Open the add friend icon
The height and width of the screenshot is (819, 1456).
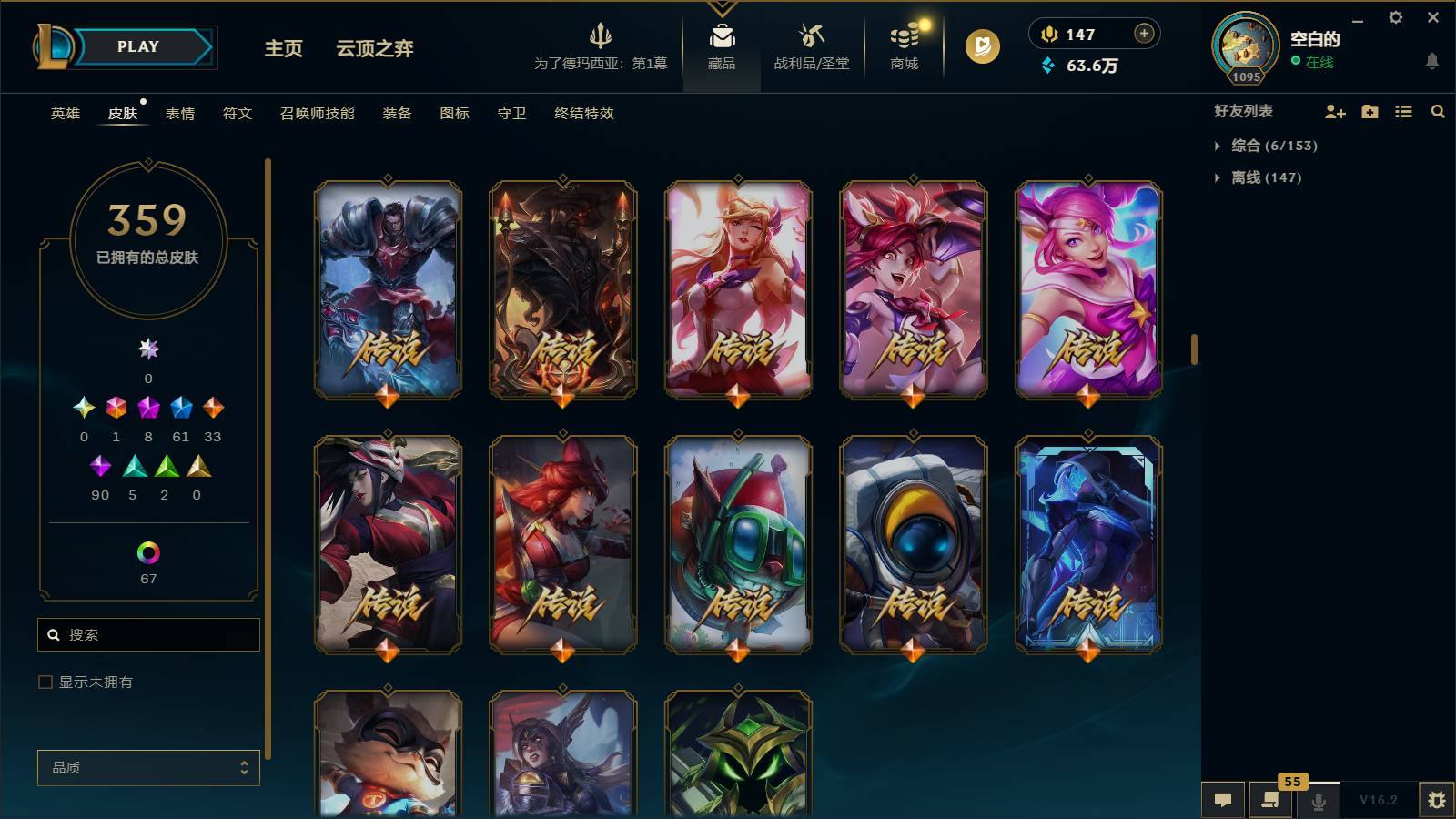tap(1335, 111)
